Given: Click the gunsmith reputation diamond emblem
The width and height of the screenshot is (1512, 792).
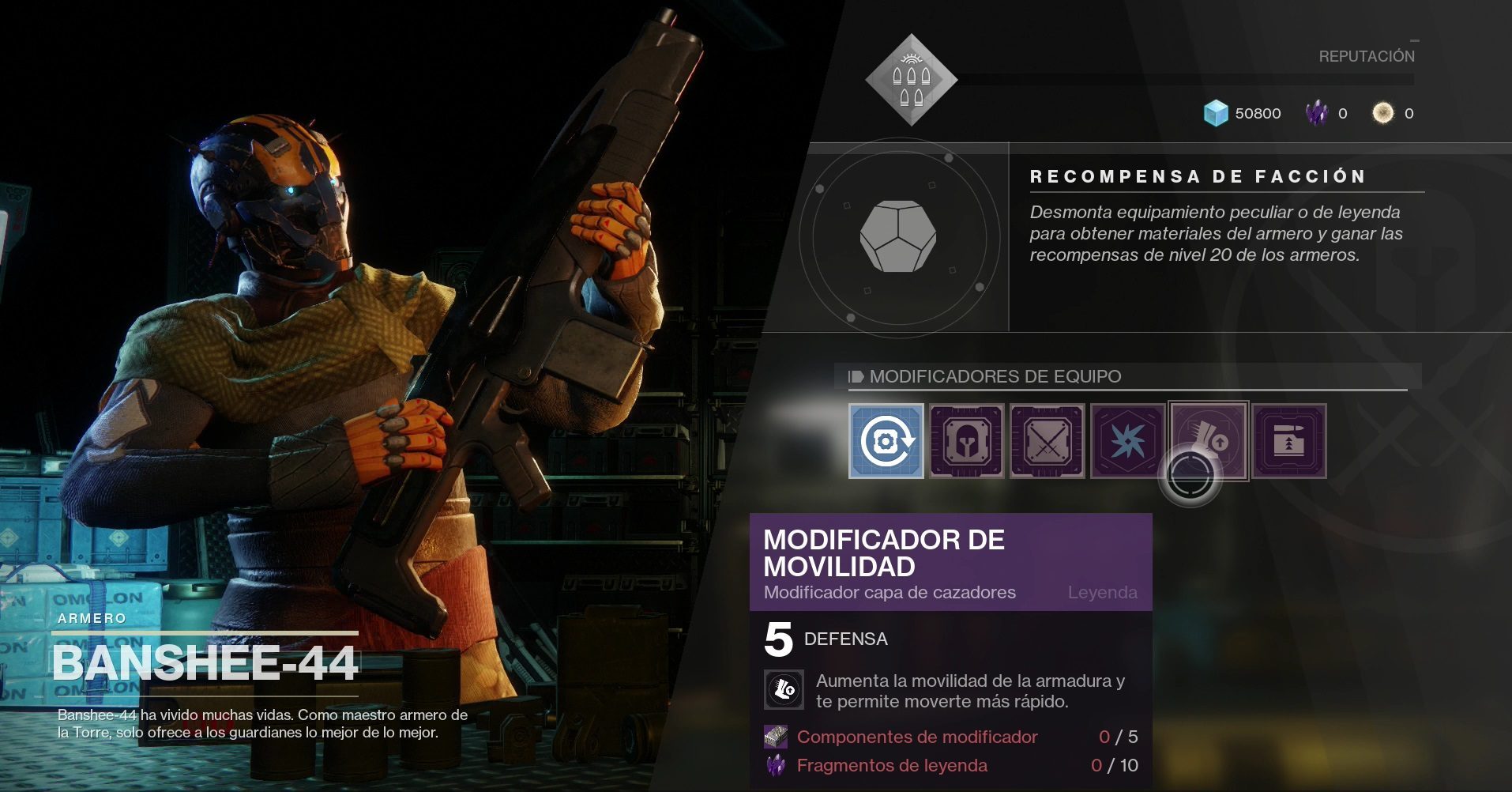Looking at the screenshot, I should click(x=912, y=80).
